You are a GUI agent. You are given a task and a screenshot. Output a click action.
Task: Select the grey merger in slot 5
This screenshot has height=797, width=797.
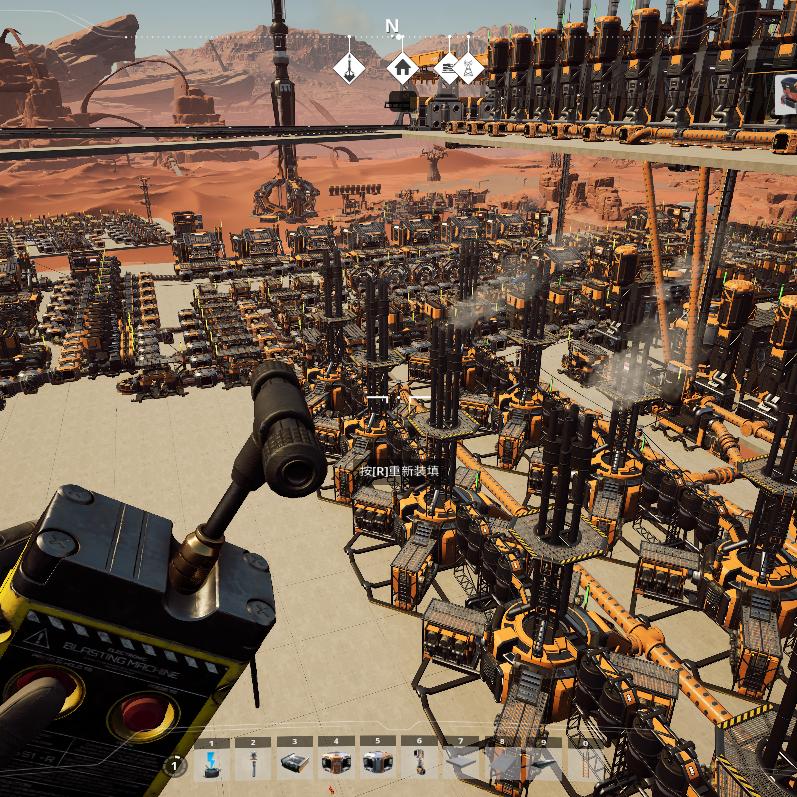pos(377,764)
